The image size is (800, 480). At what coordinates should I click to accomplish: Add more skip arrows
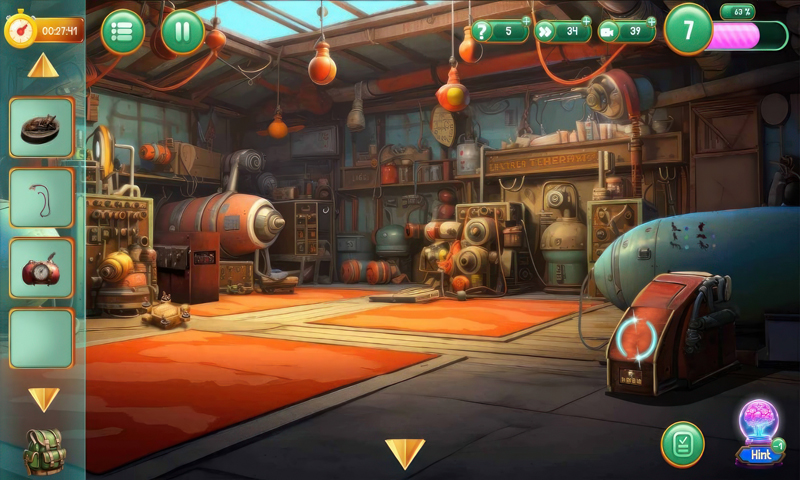pos(586,20)
